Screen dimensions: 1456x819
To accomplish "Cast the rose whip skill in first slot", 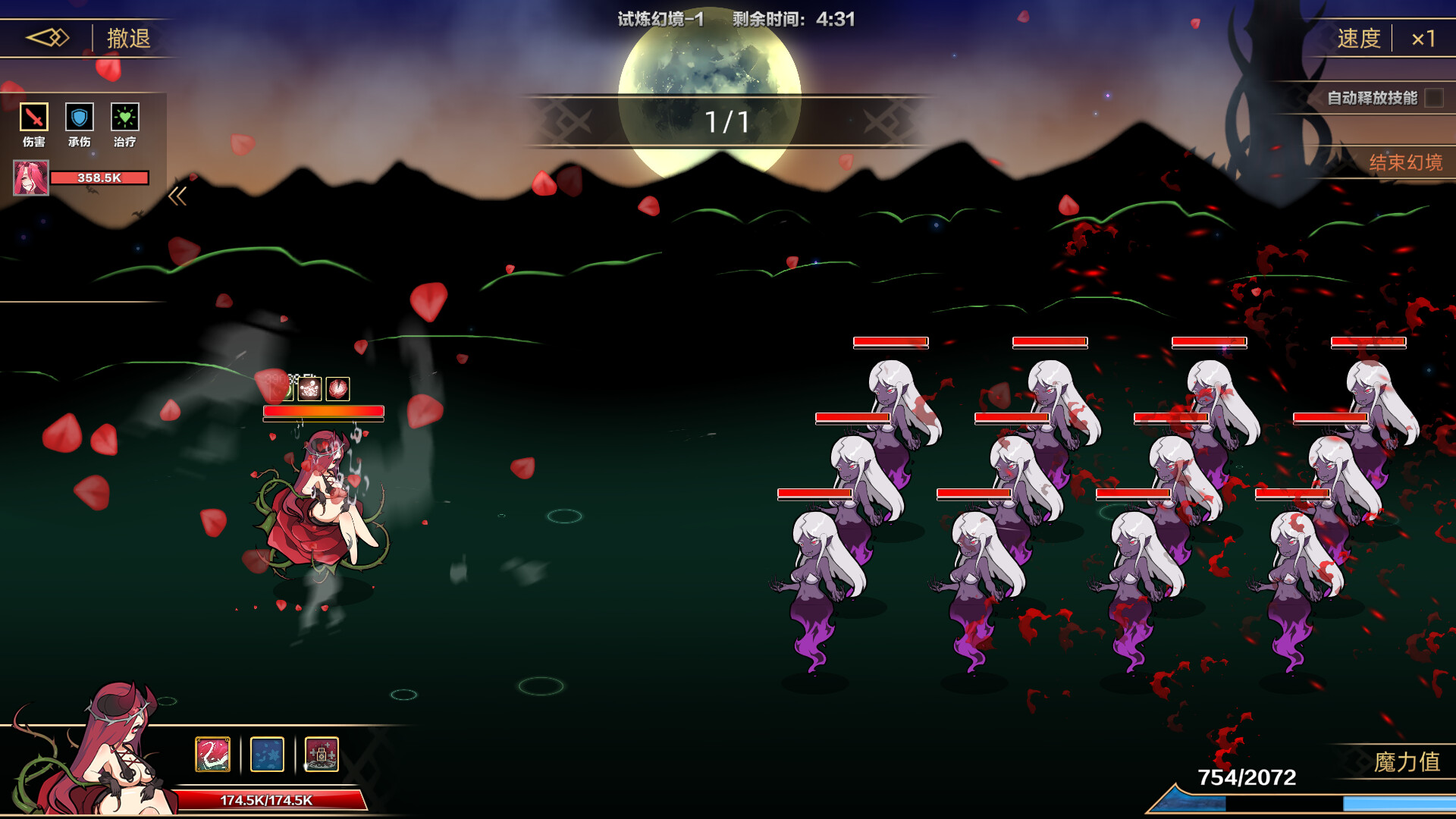I will coord(212,754).
